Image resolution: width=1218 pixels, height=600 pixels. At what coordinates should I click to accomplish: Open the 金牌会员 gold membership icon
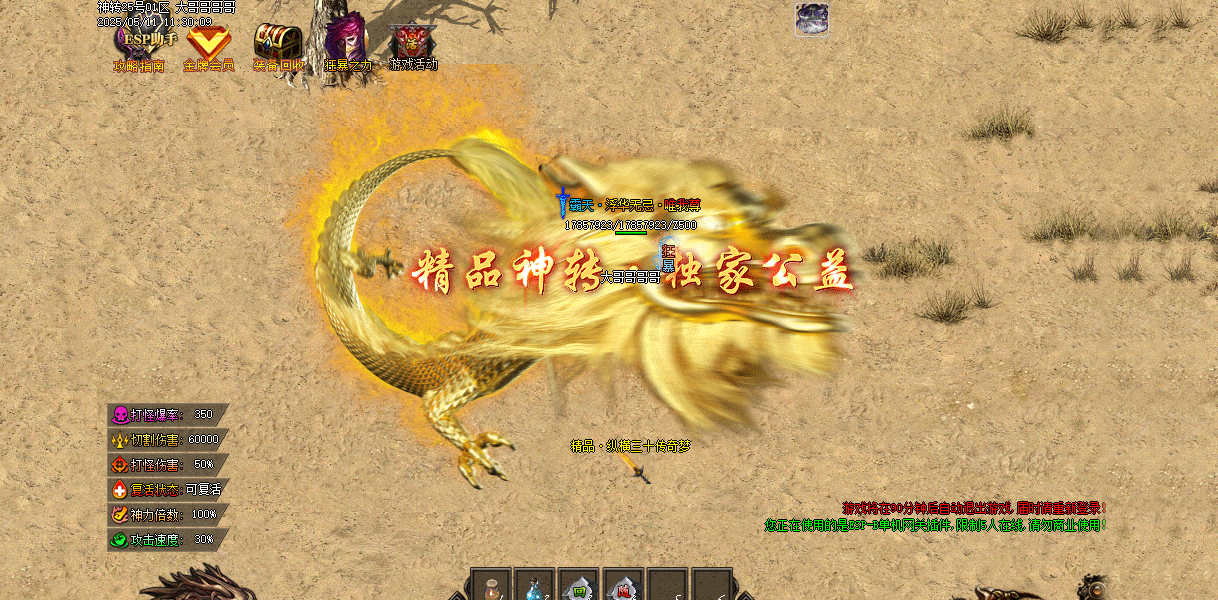[209, 47]
